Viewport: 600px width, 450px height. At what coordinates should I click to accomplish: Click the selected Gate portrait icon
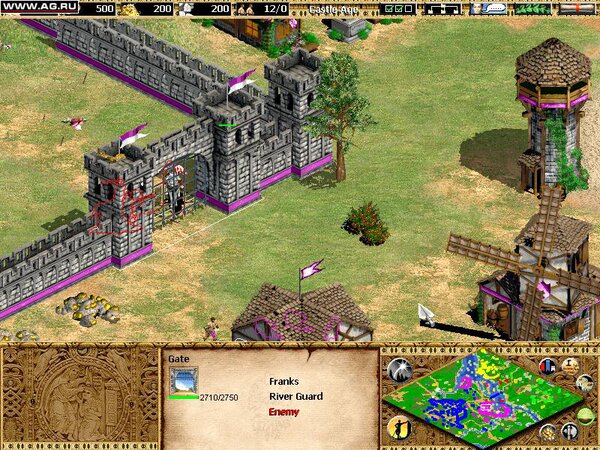[183, 380]
